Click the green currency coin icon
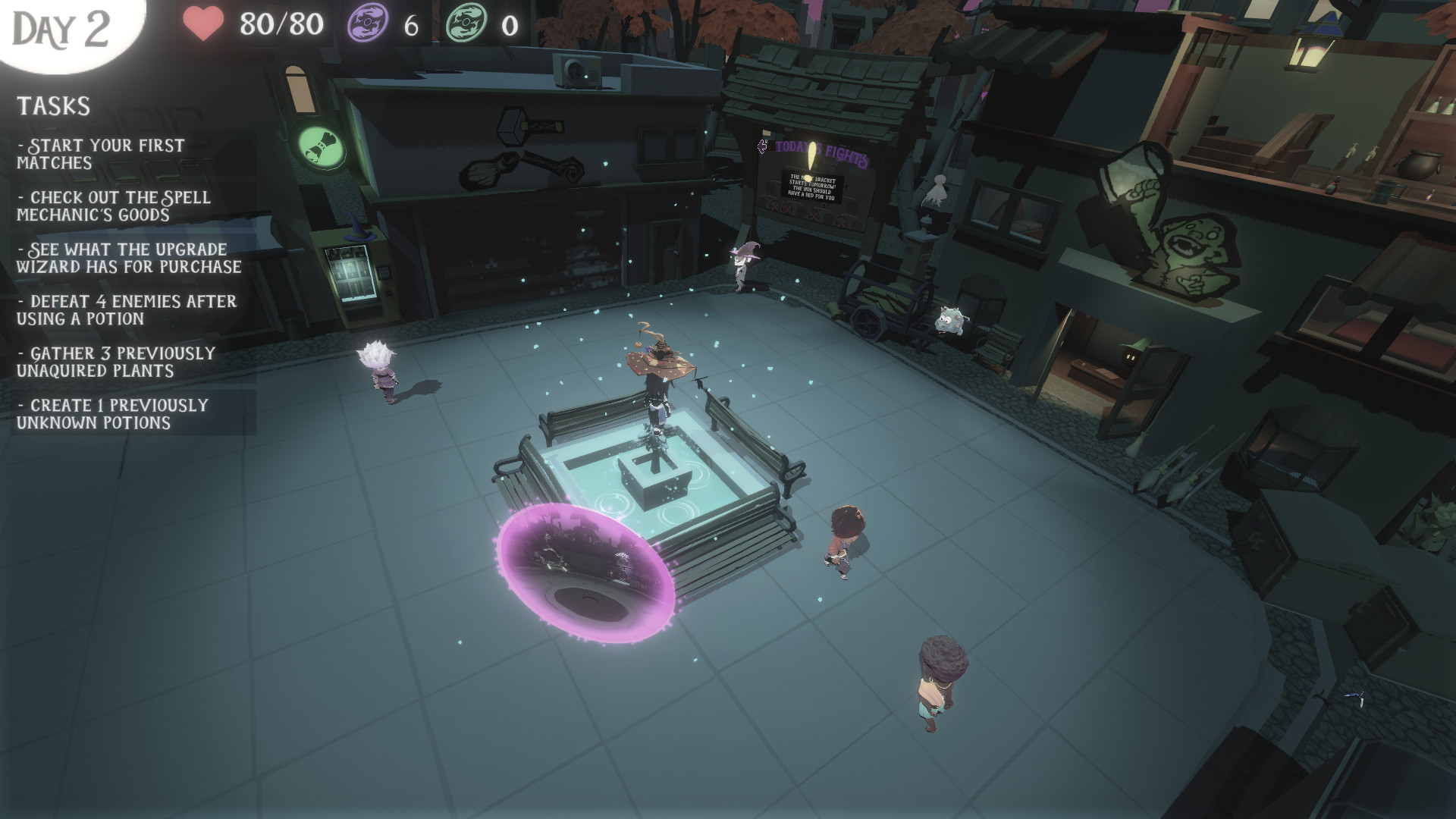Screen dimensions: 1456x819 465,25
